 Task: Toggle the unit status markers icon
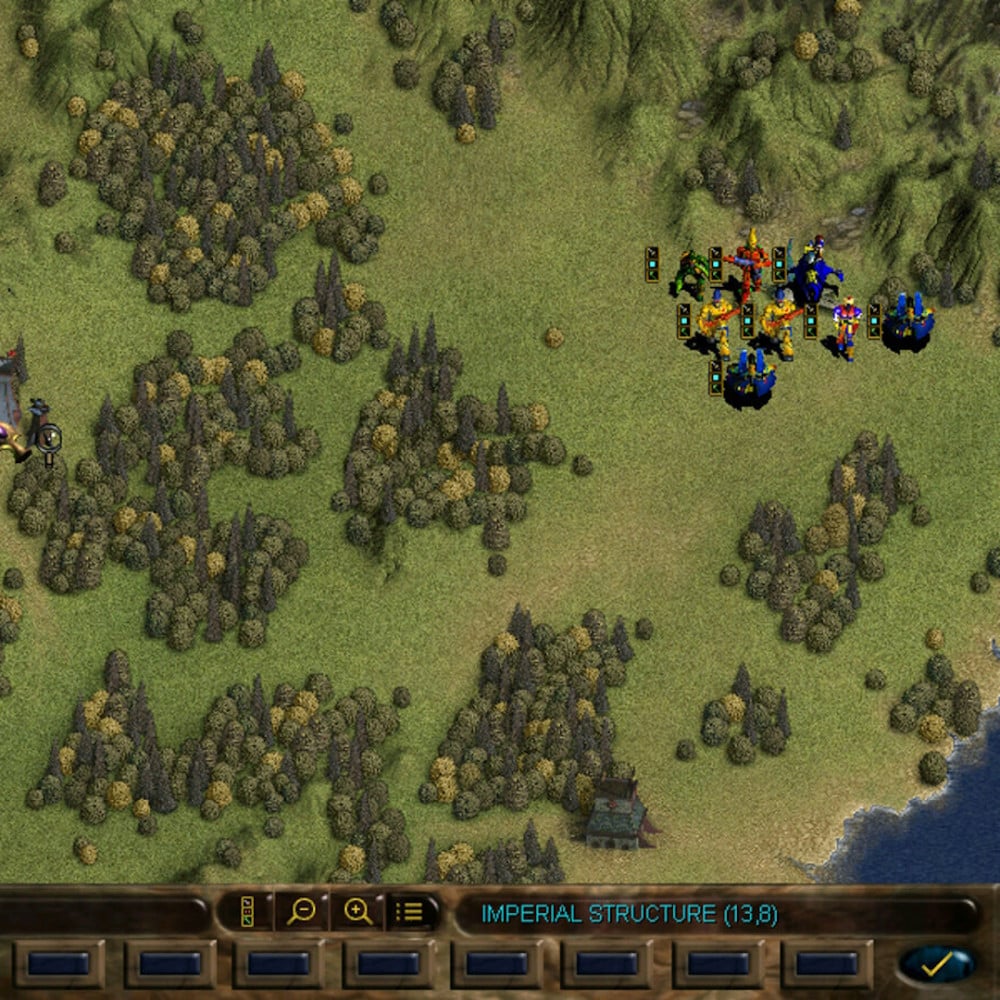(246, 911)
